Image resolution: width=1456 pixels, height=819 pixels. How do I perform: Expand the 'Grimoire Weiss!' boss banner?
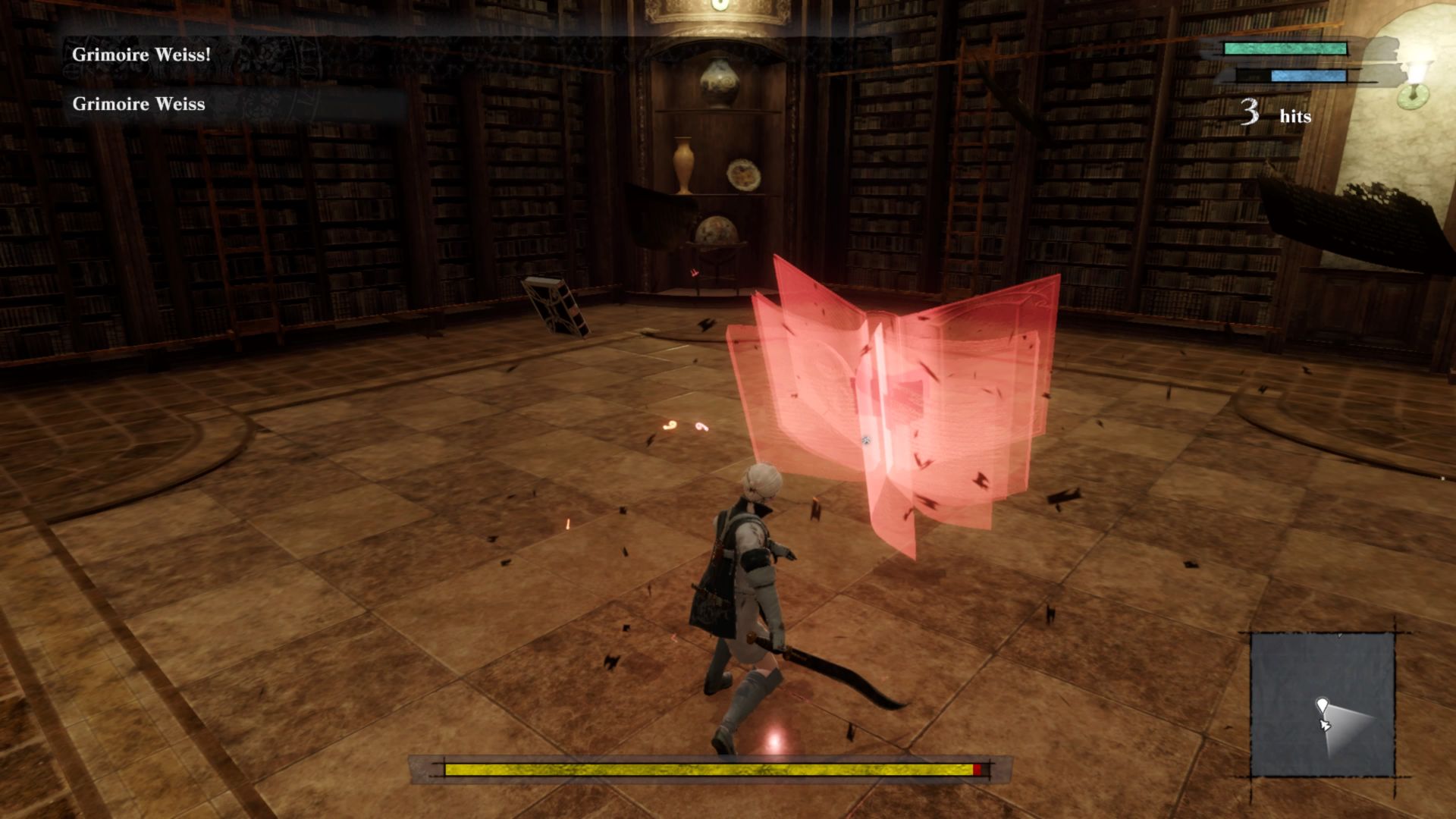point(140,55)
